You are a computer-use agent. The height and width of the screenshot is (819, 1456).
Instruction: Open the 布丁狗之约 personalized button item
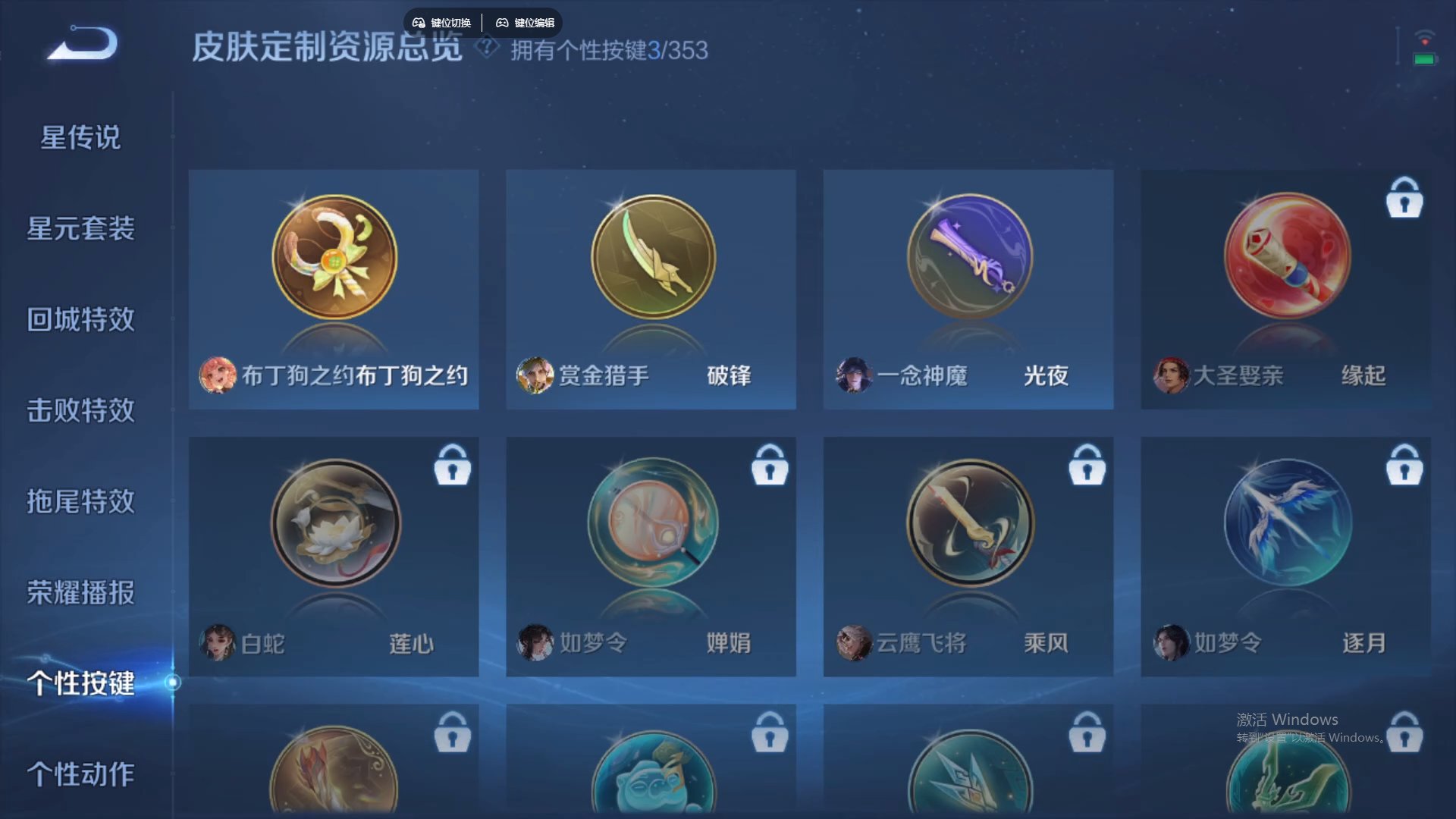tap(334, 258)
